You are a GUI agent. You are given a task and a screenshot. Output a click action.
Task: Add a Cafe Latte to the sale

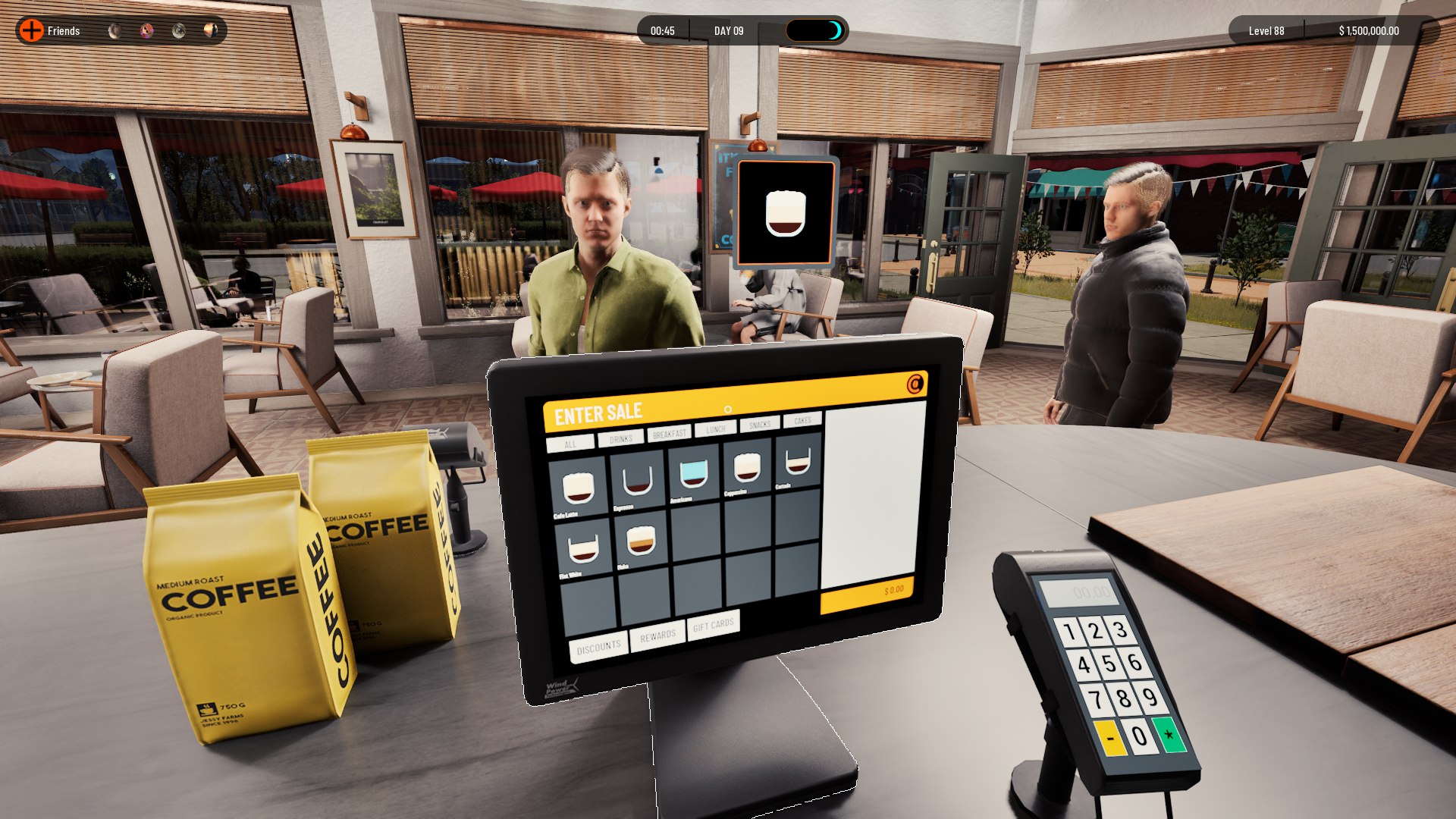(579, 488)
